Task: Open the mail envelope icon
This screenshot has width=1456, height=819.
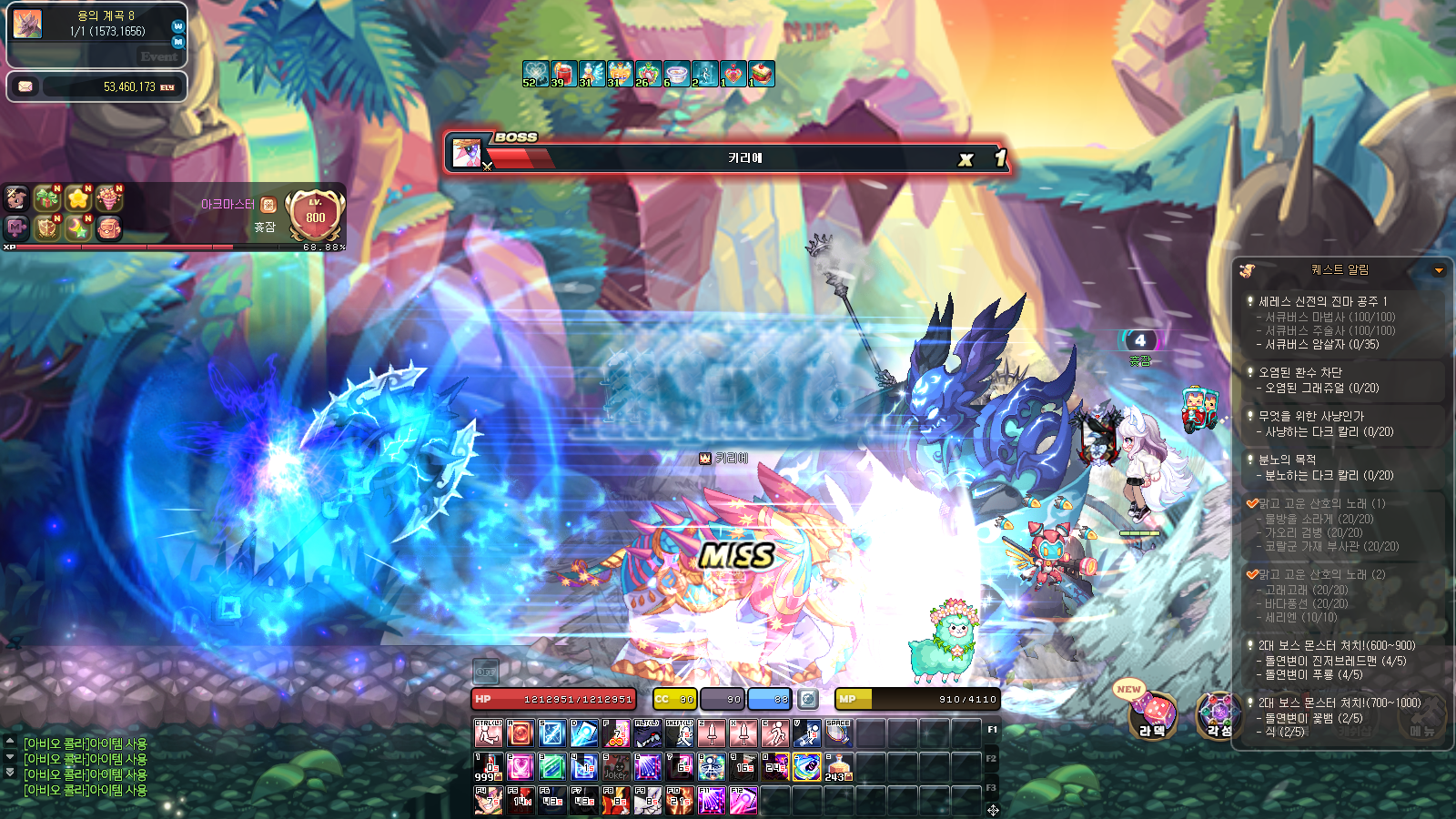Action: 25,86
